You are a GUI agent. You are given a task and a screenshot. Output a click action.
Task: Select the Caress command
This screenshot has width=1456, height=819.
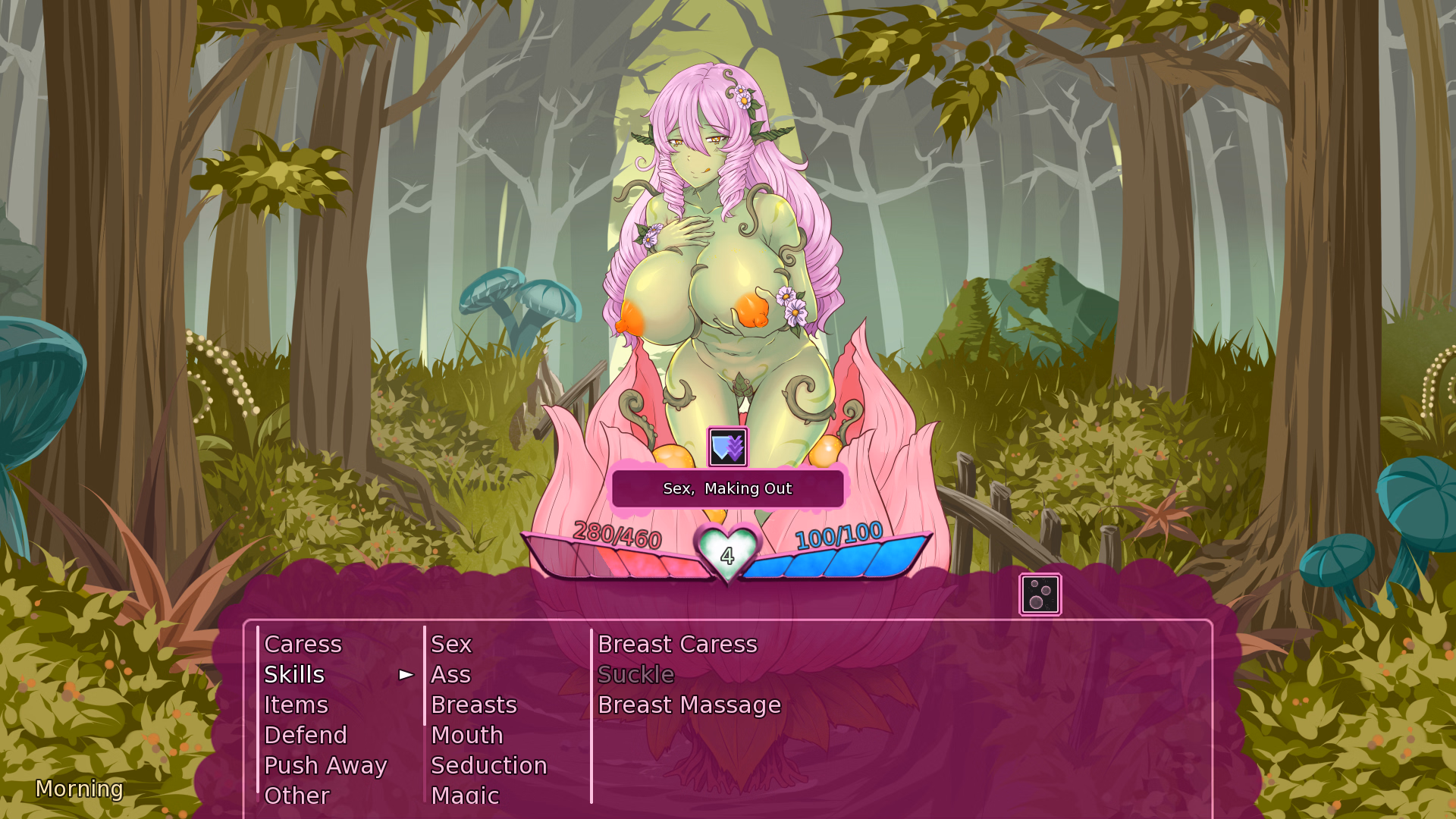[303, 644]
